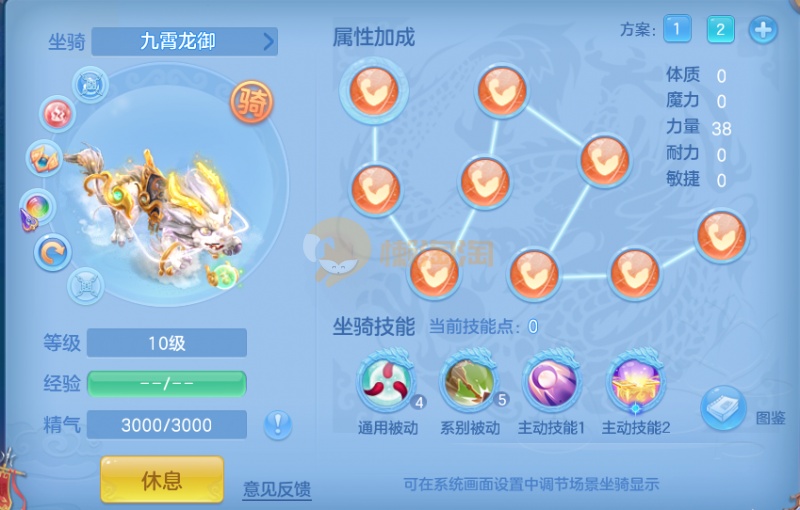
Task: Click the orange circular arrow rotate icon
Action: click(x=52, y=251)
